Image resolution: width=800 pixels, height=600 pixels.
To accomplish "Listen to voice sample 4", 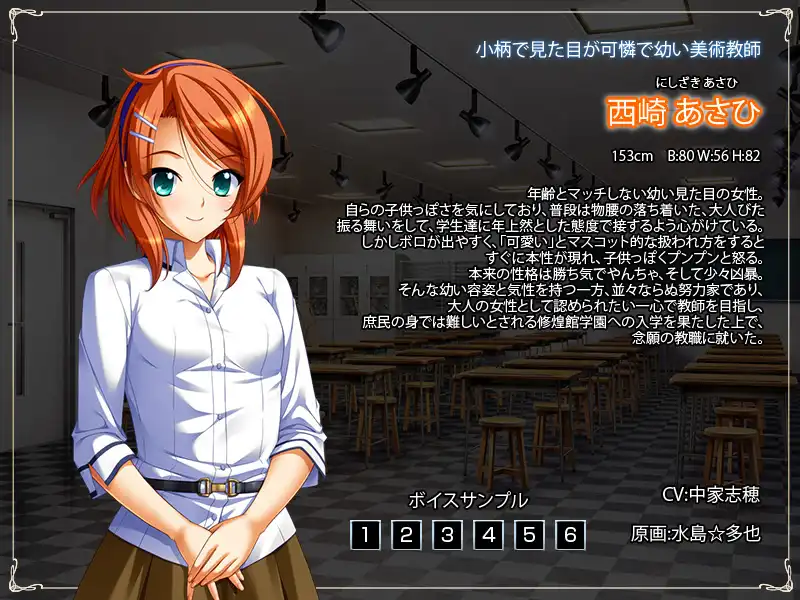I will (488, 535).
